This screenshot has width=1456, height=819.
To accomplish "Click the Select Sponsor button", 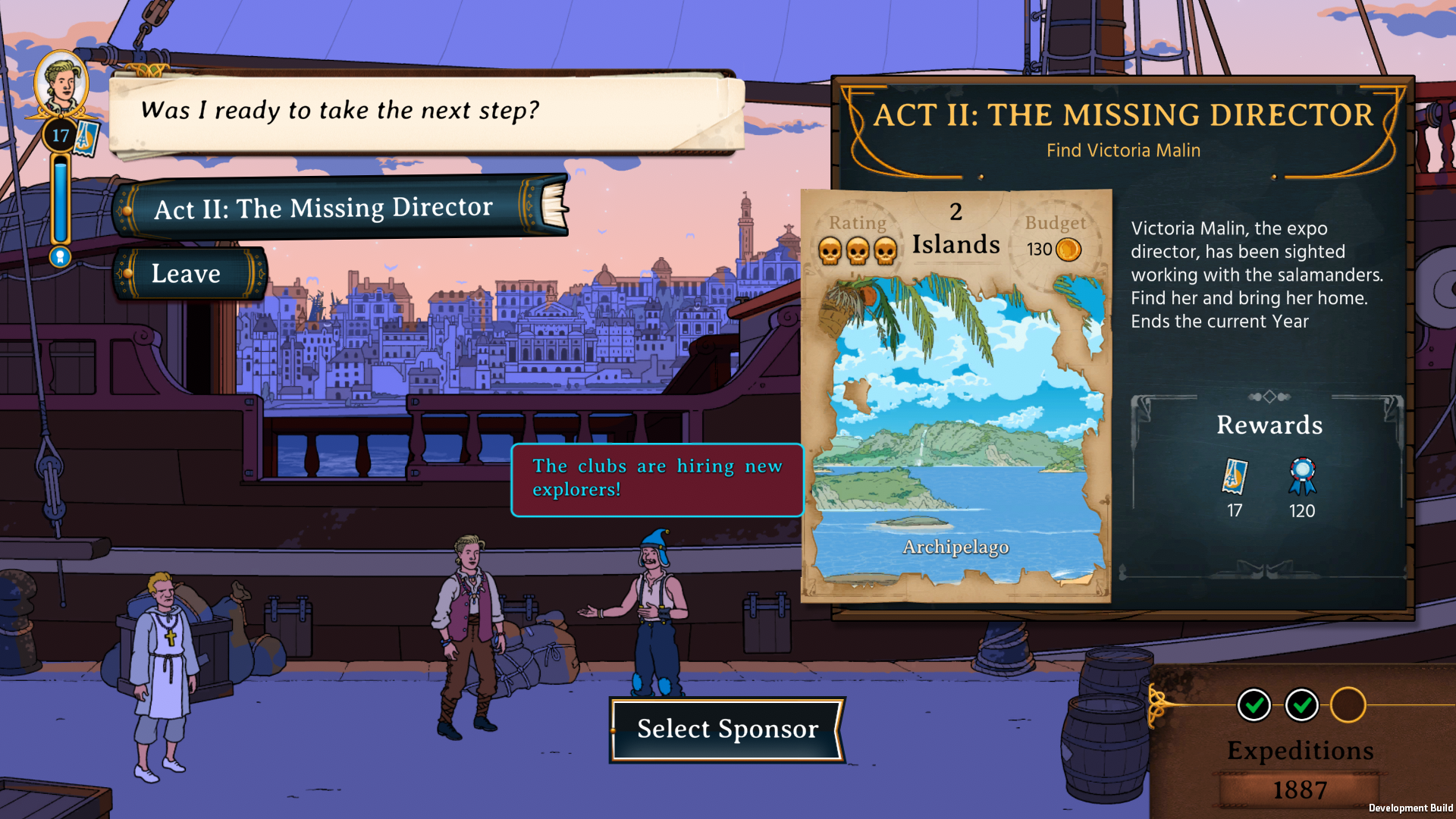I will [727, 729].
